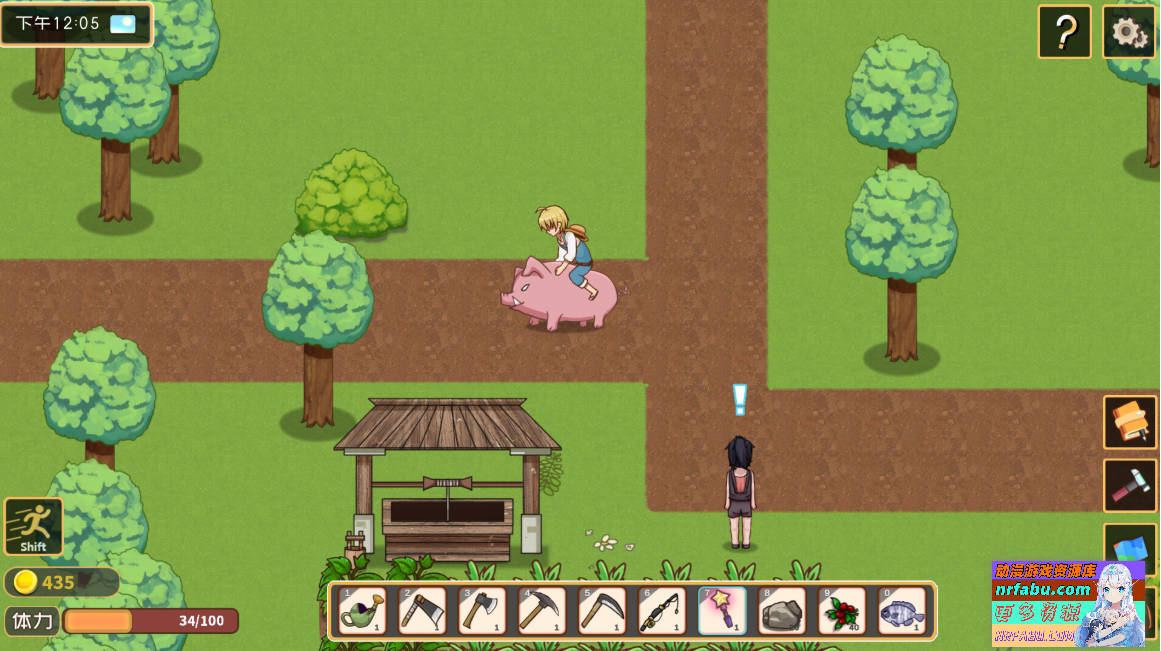Open the hammer crafting icon
1161x651 pixels.
(1130, 485)
